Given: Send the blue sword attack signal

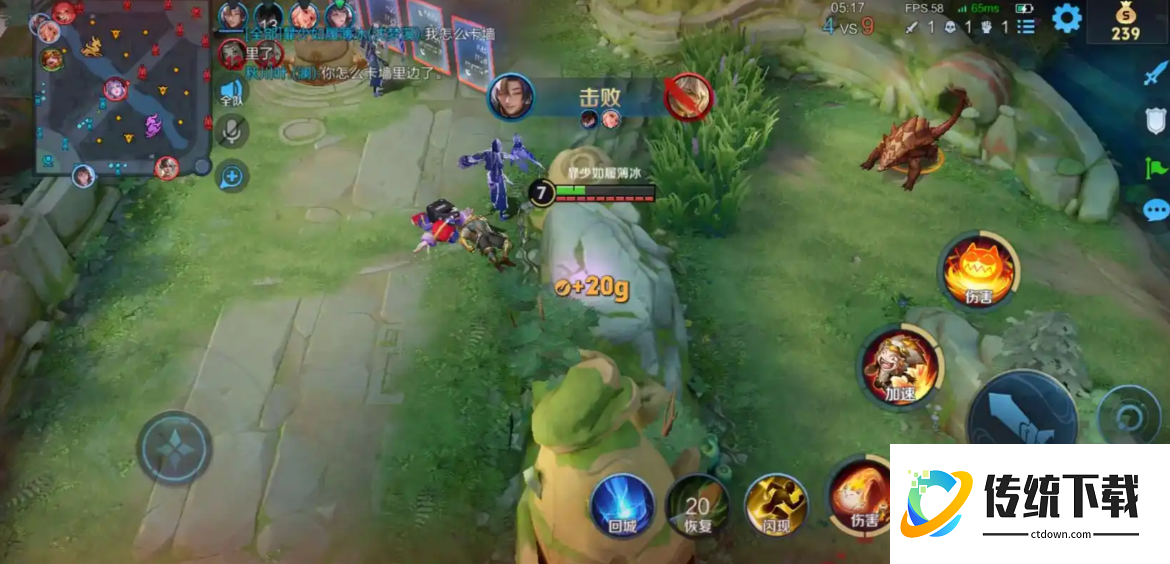Looking at the screenshot, I should pyautogui.click(x=1155, y=75).
